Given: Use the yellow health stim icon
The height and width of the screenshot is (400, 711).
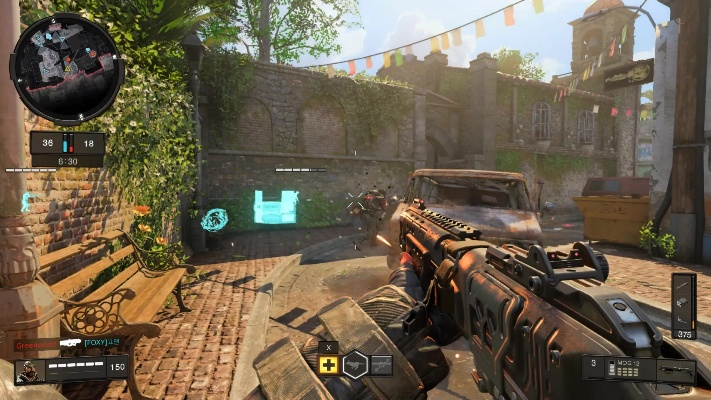Looking at the screenshot, I should tap(329, 364).
